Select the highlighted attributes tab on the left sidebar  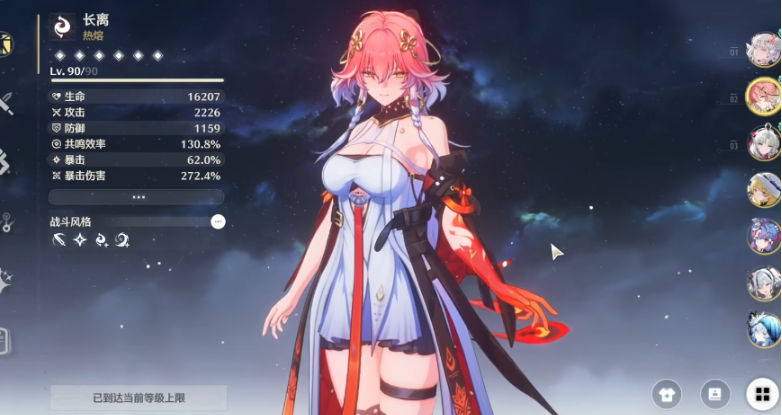pyautogui.click(x=5, y=45)
